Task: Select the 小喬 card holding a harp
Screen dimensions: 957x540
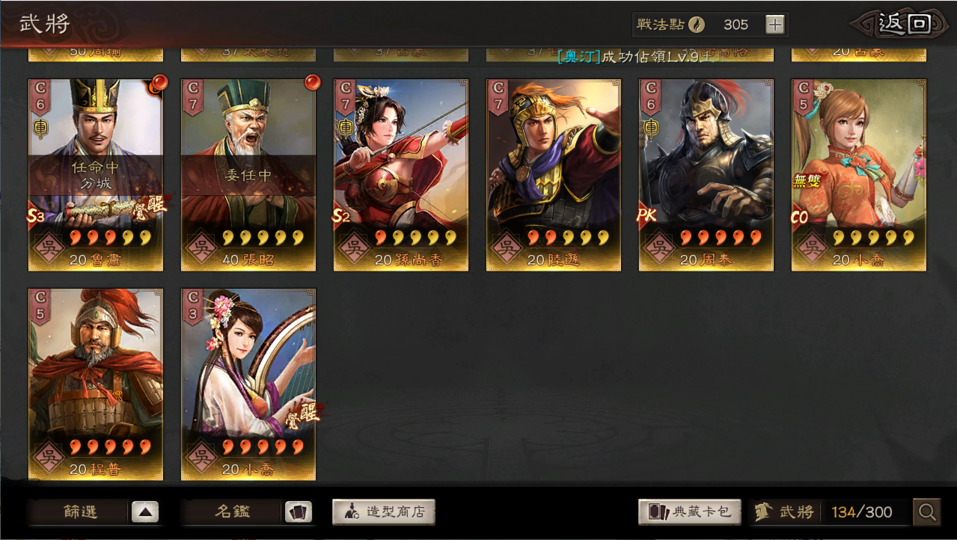Action: (248, 385)
